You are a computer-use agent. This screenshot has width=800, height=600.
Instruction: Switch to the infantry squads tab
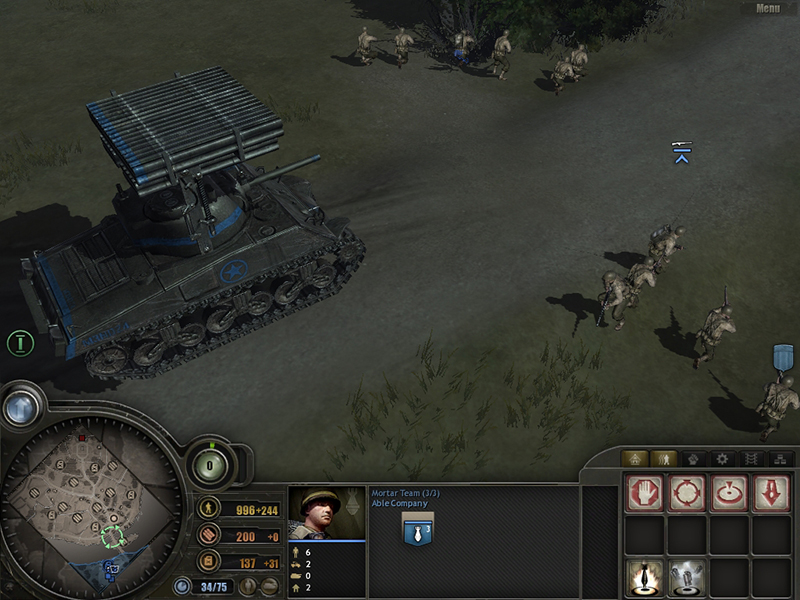[x=663, y=458]
